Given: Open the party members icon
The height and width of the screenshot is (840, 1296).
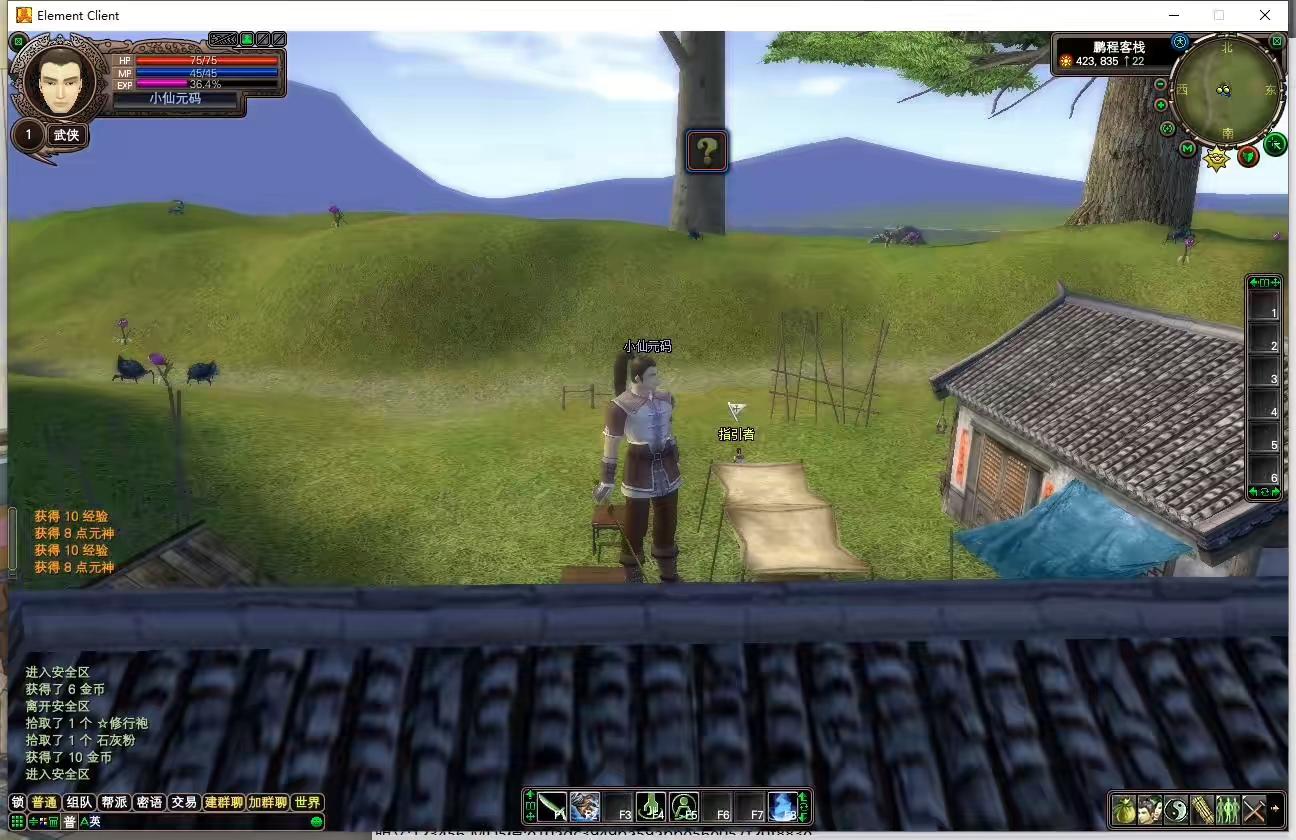Looking at the screenshot, I should (1228, 810).
